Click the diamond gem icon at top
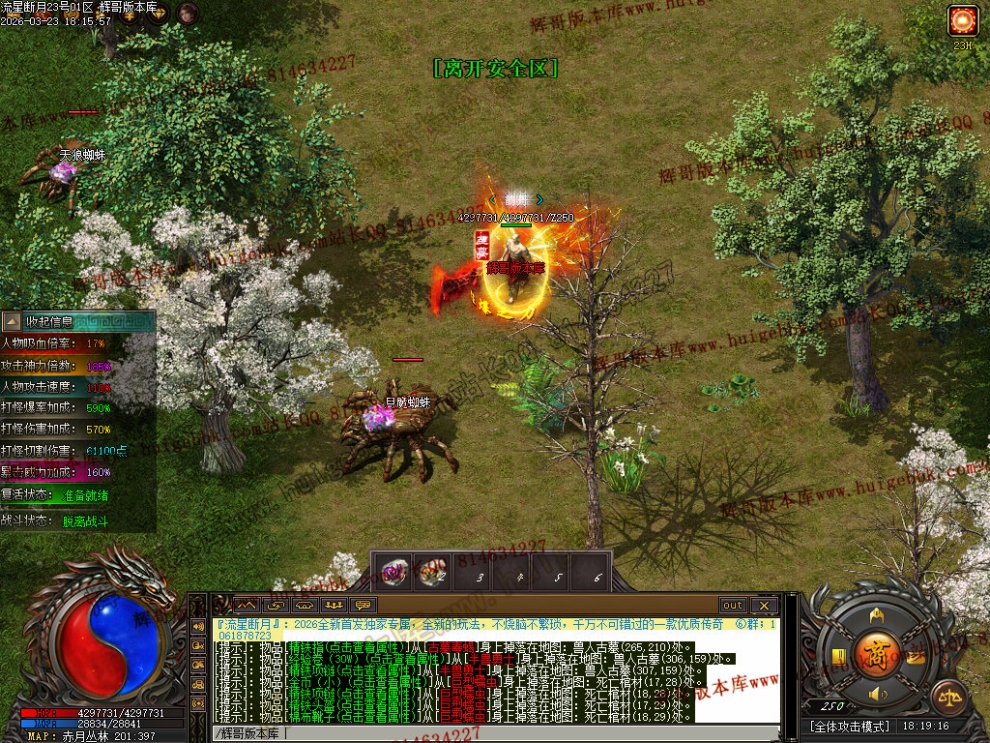Screen dimensions: 990x743 pos(157,15)
